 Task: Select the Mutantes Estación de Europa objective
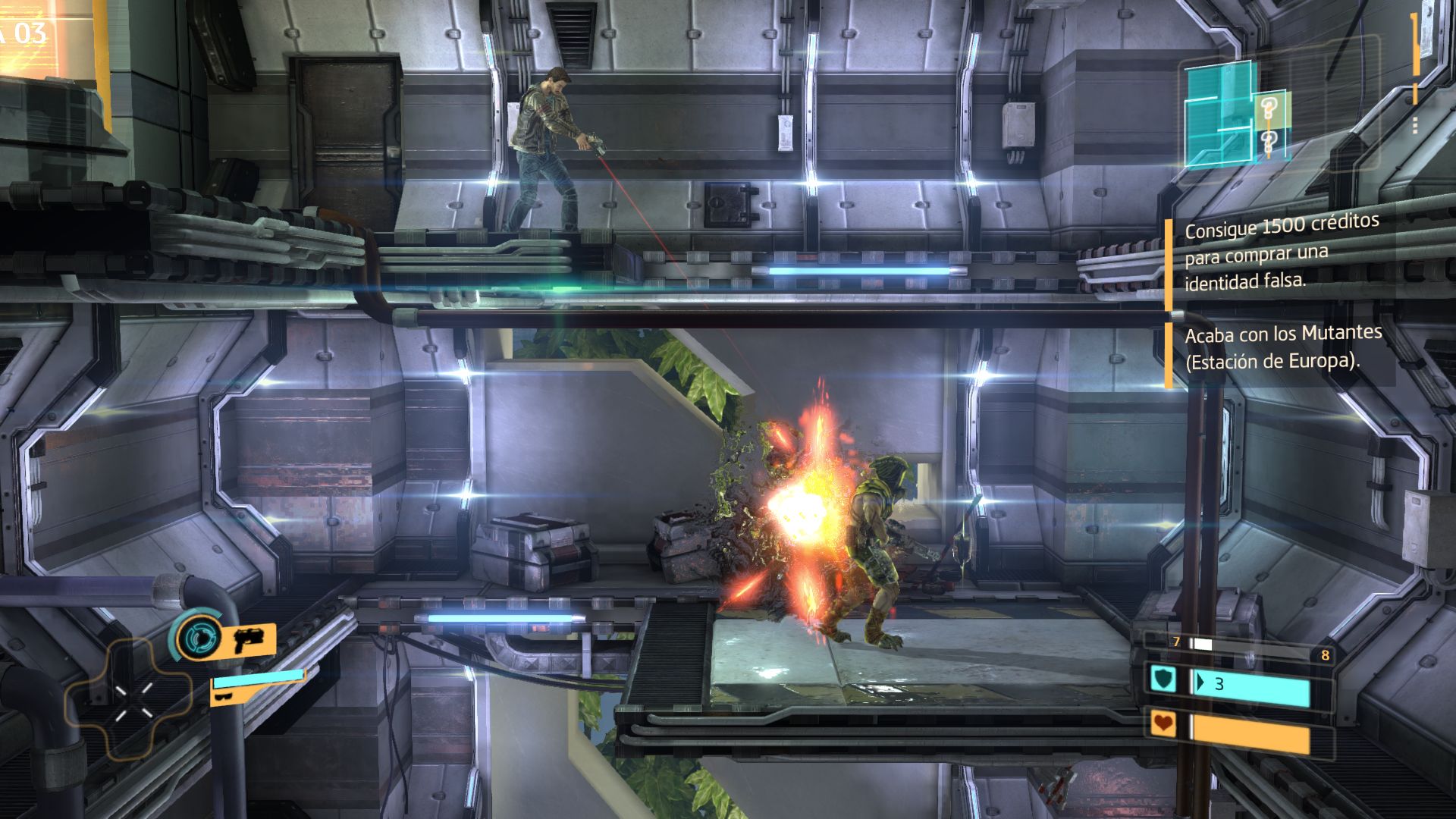coord(1283,347)
